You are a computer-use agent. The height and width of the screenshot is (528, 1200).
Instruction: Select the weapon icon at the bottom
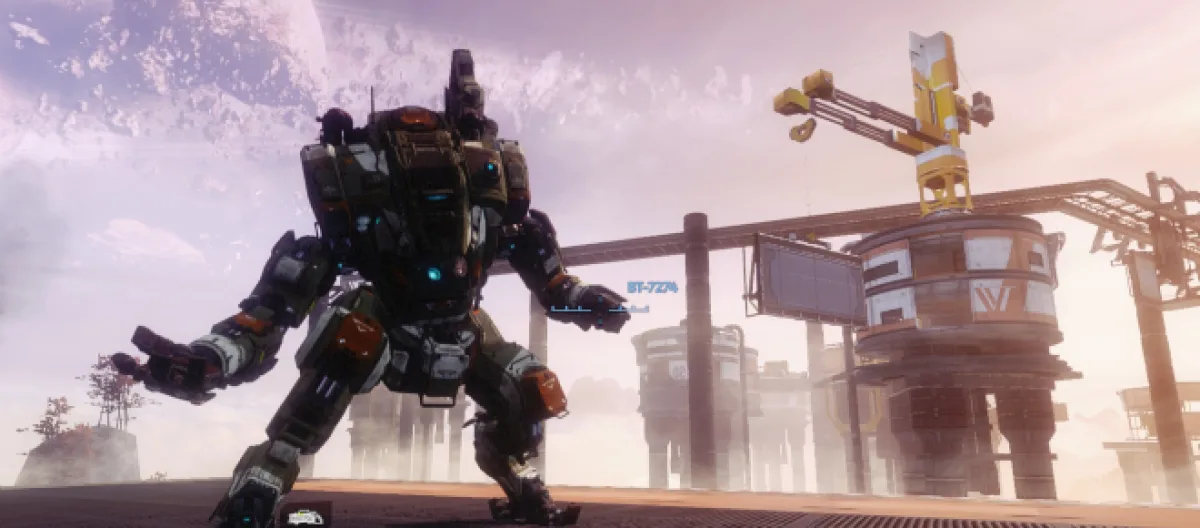coord(305,516)
